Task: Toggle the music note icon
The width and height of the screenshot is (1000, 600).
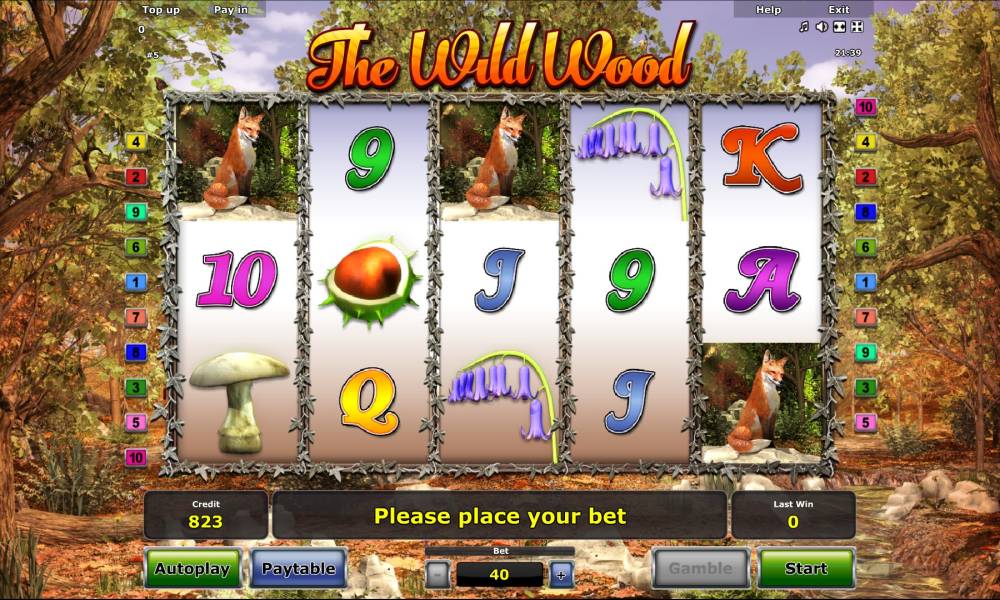Action: click(x=804, y=27)
